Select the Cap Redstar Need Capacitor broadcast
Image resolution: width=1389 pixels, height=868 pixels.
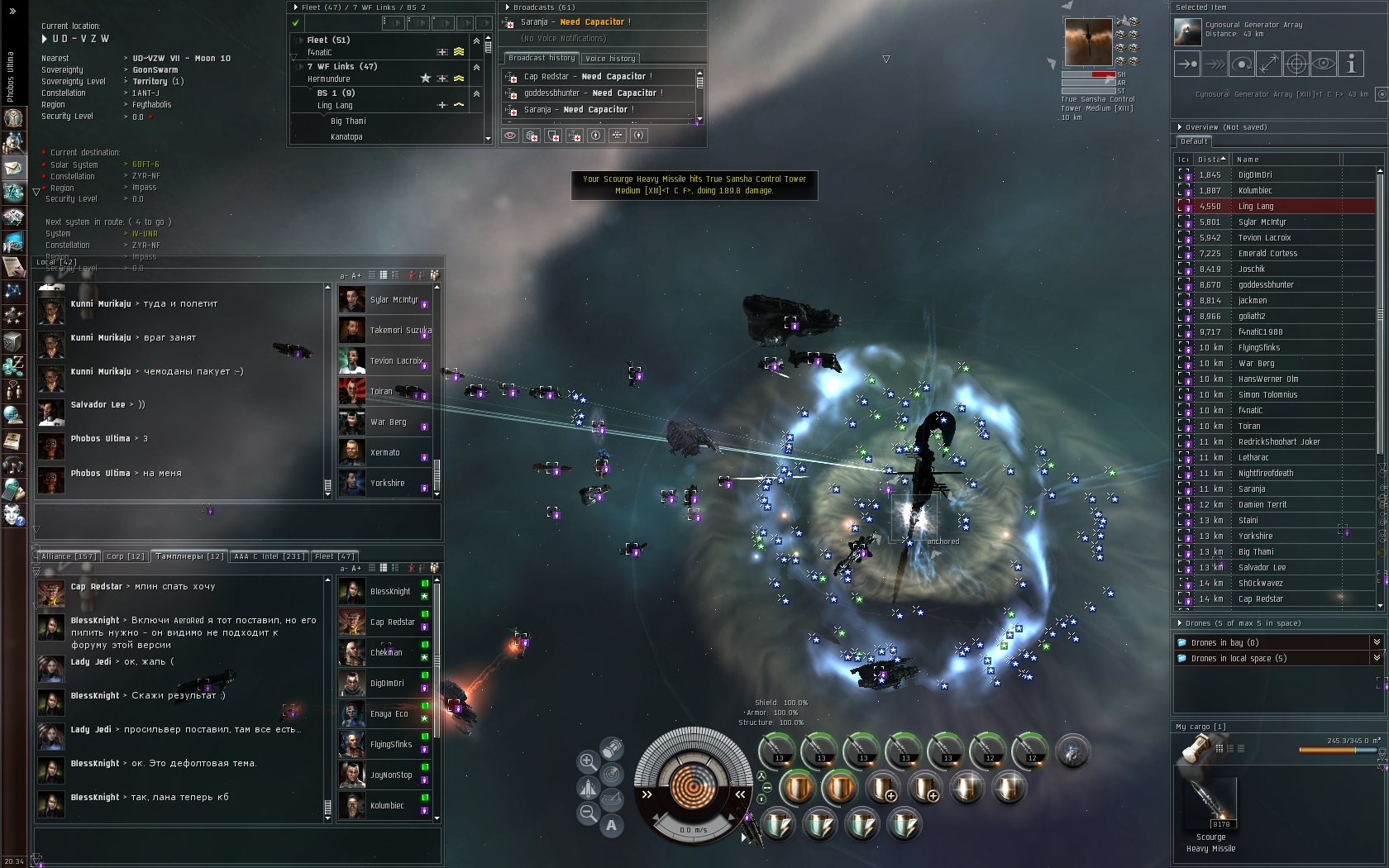tap(587, 77)
